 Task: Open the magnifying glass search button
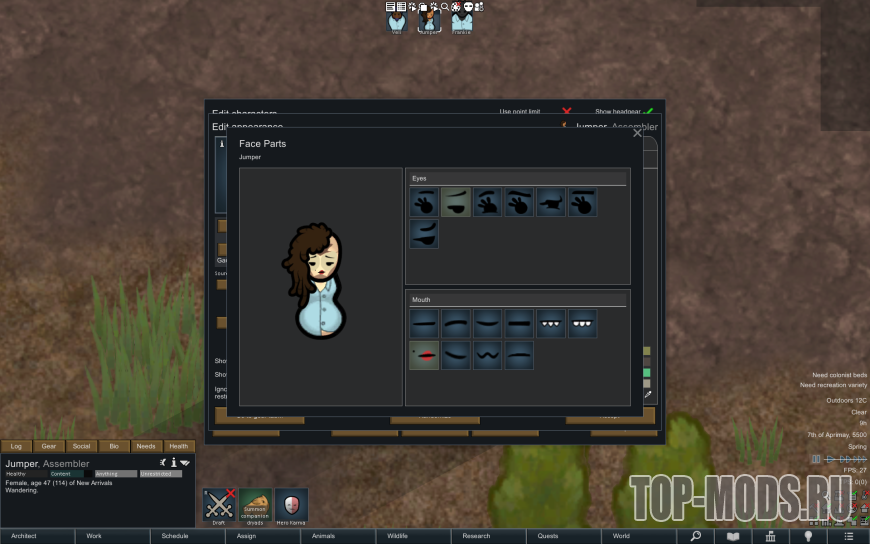click(x=695, y=536)
